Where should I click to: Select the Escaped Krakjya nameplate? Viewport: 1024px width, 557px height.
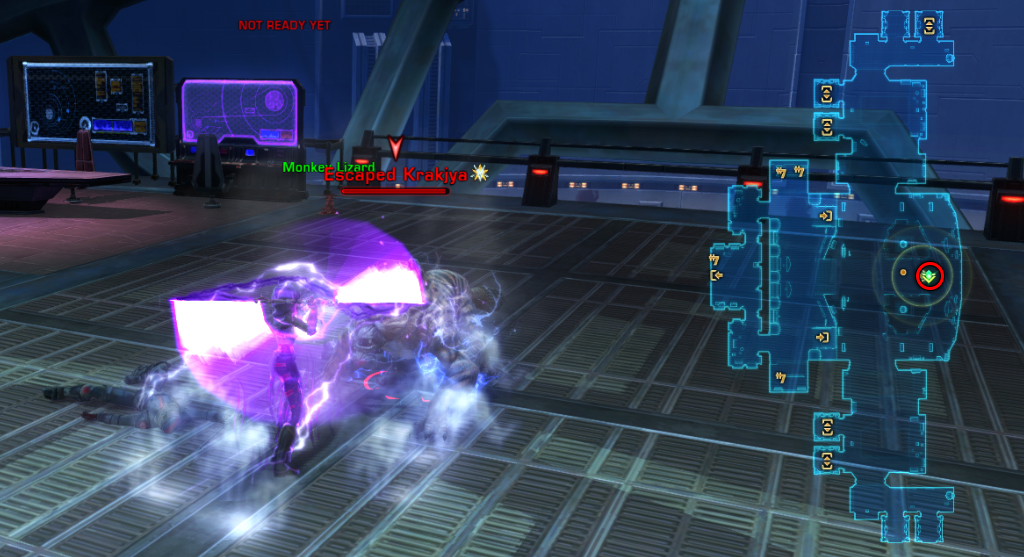tap(394, 175)
